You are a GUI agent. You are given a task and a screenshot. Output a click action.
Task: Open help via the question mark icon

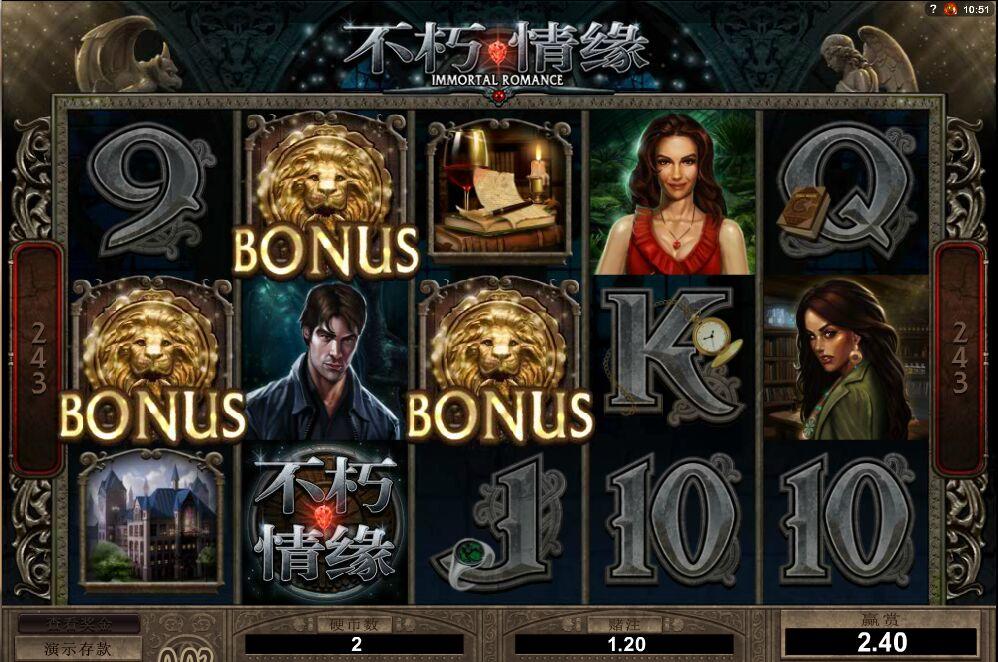pyautogui.click(x=933, y=9)
